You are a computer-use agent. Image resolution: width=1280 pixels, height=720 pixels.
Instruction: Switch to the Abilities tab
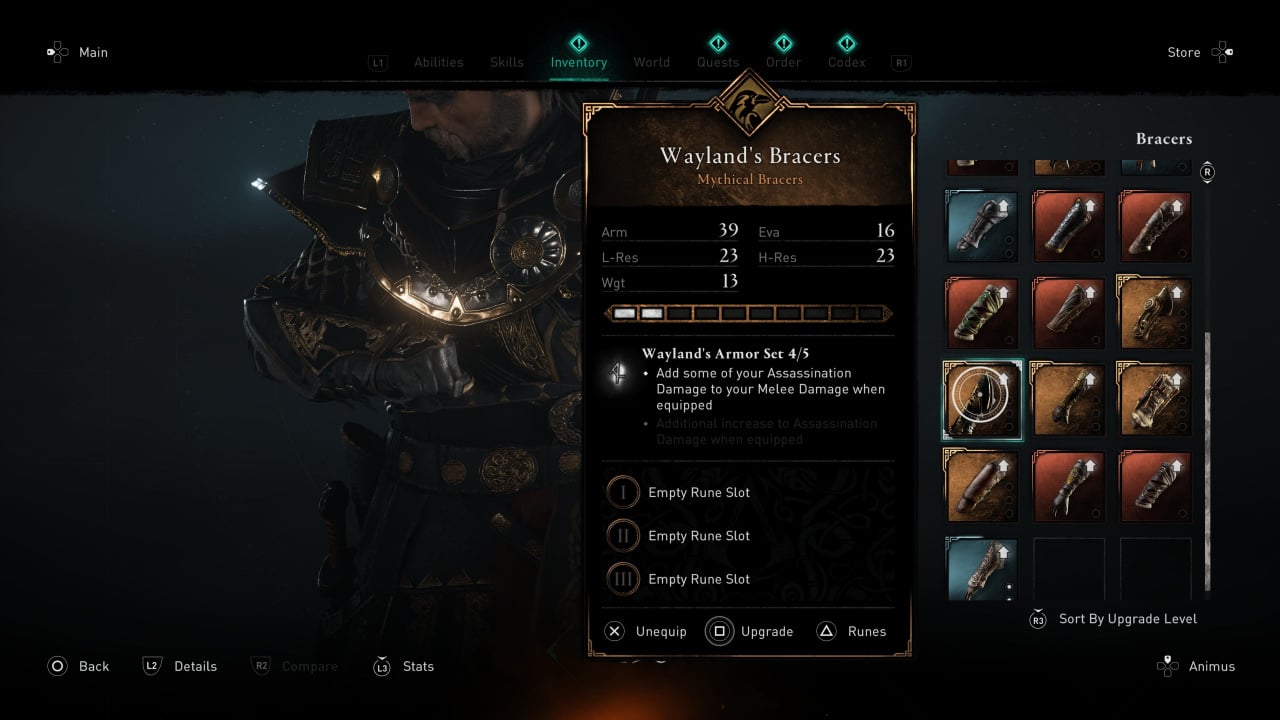click(x=439, y=62)
